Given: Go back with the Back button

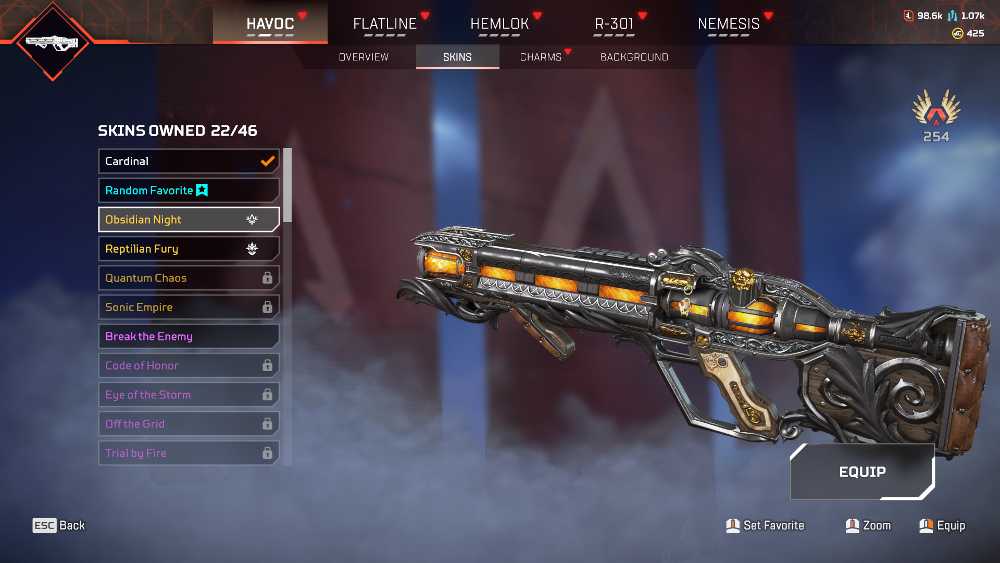Looking at the screenshot, I should [x=60, y=525].
